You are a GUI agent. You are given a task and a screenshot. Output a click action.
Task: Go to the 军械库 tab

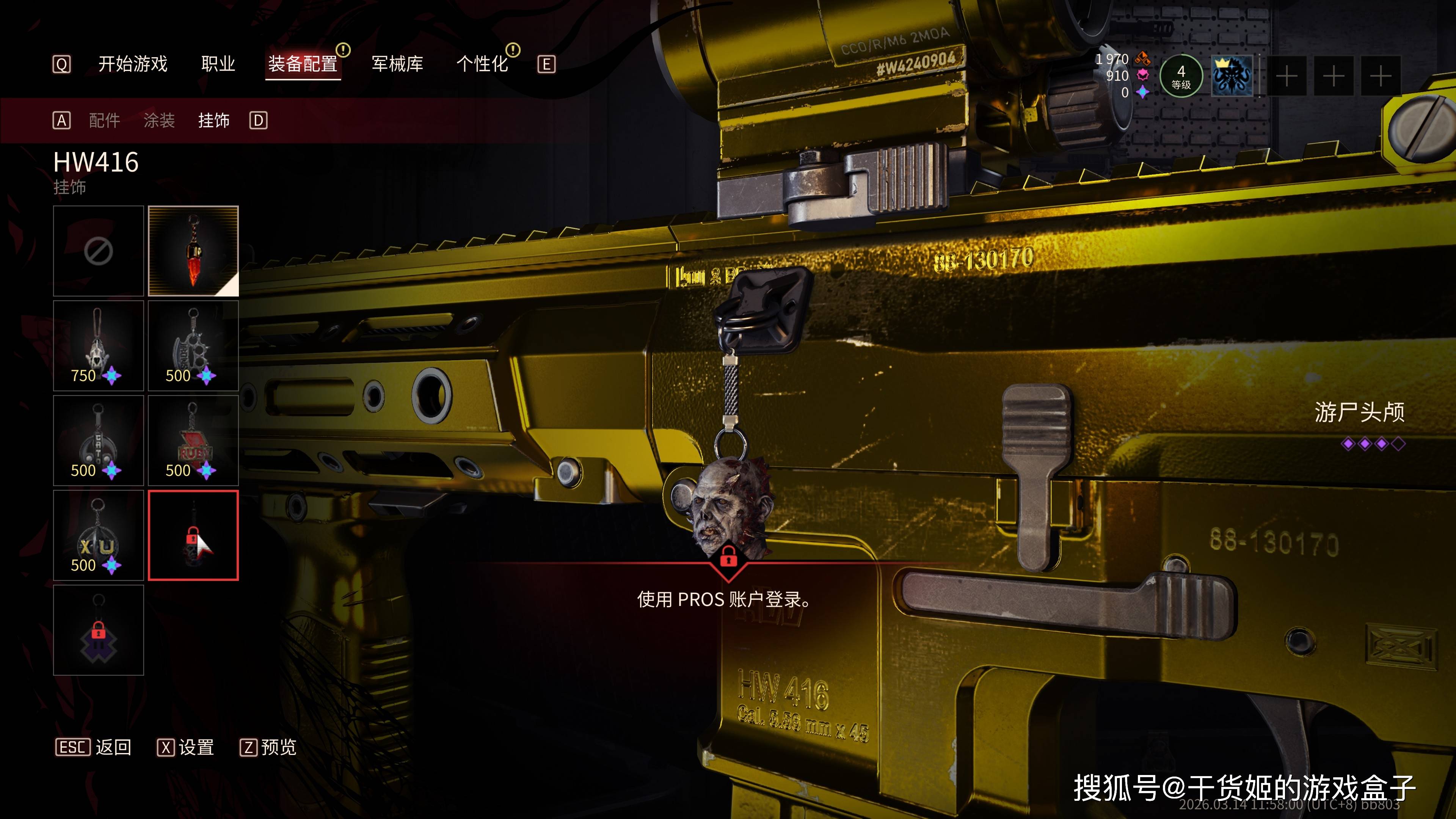(397, 64)
